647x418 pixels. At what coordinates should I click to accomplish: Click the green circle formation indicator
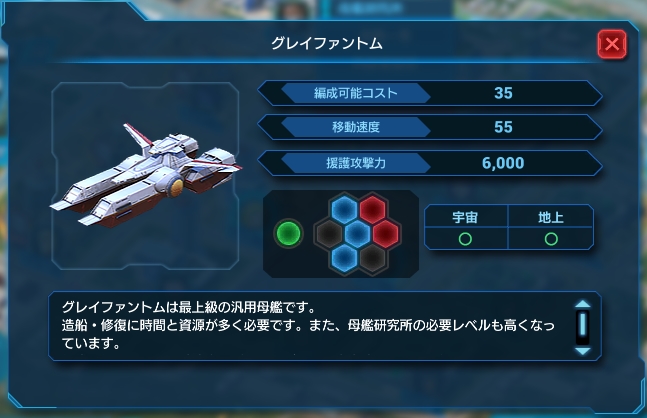click(x=288, y=234)
